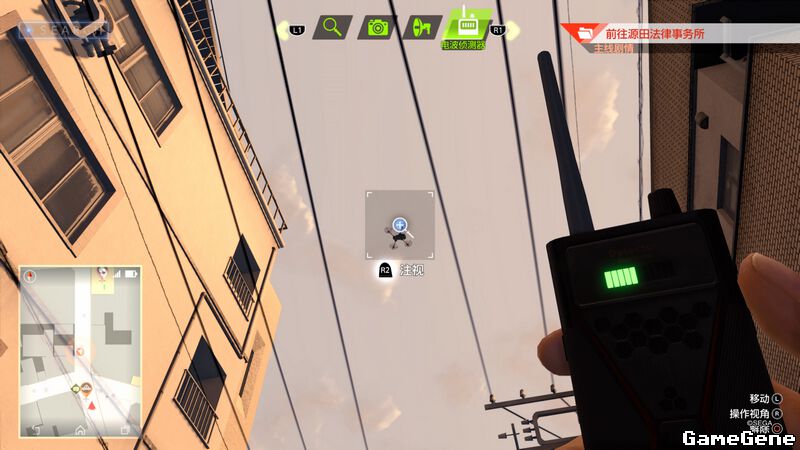
Task: Select the magnifying glass search tool
Action: (x=332, y=28)
